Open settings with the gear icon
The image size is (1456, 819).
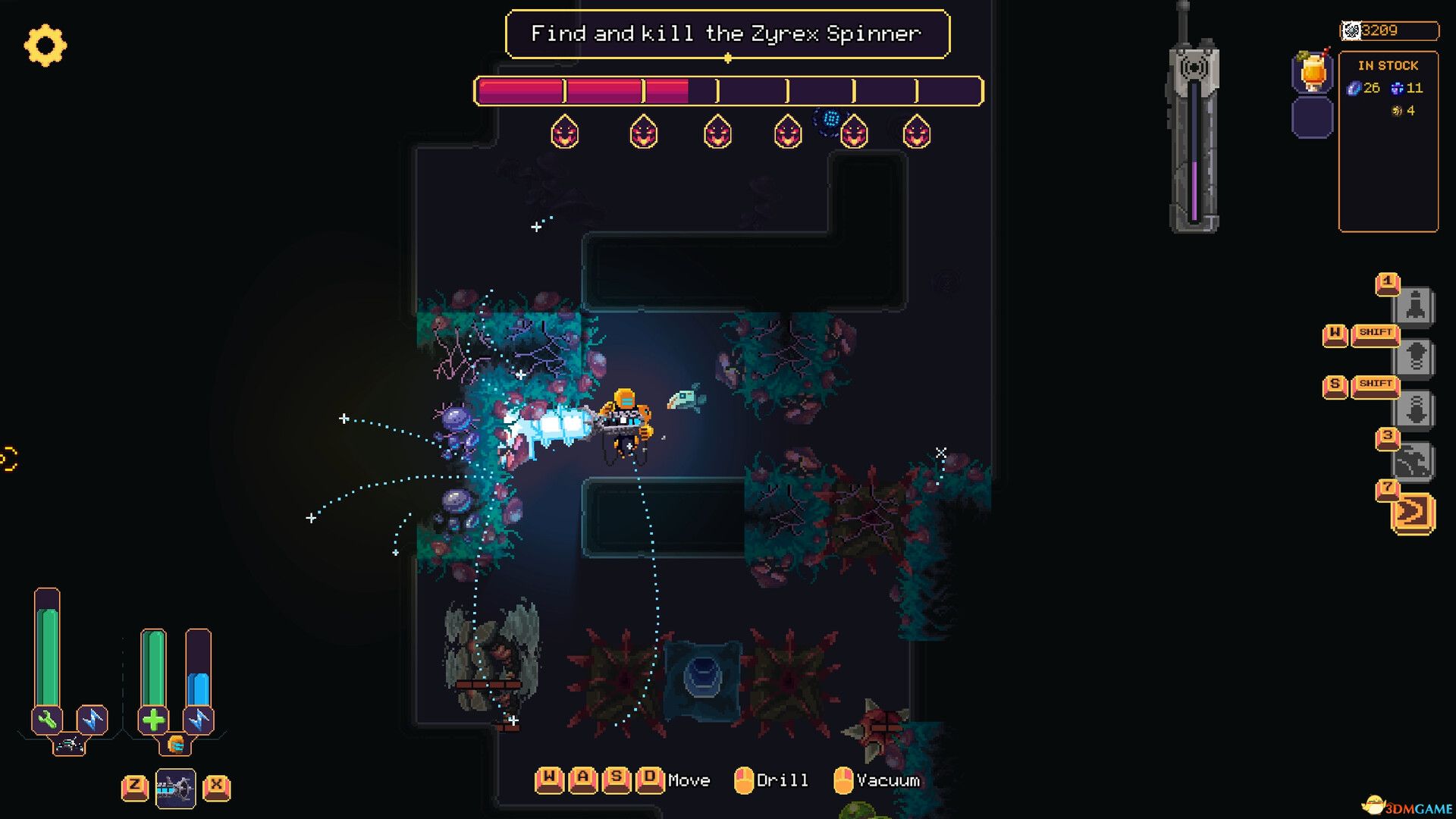point(45,45)
